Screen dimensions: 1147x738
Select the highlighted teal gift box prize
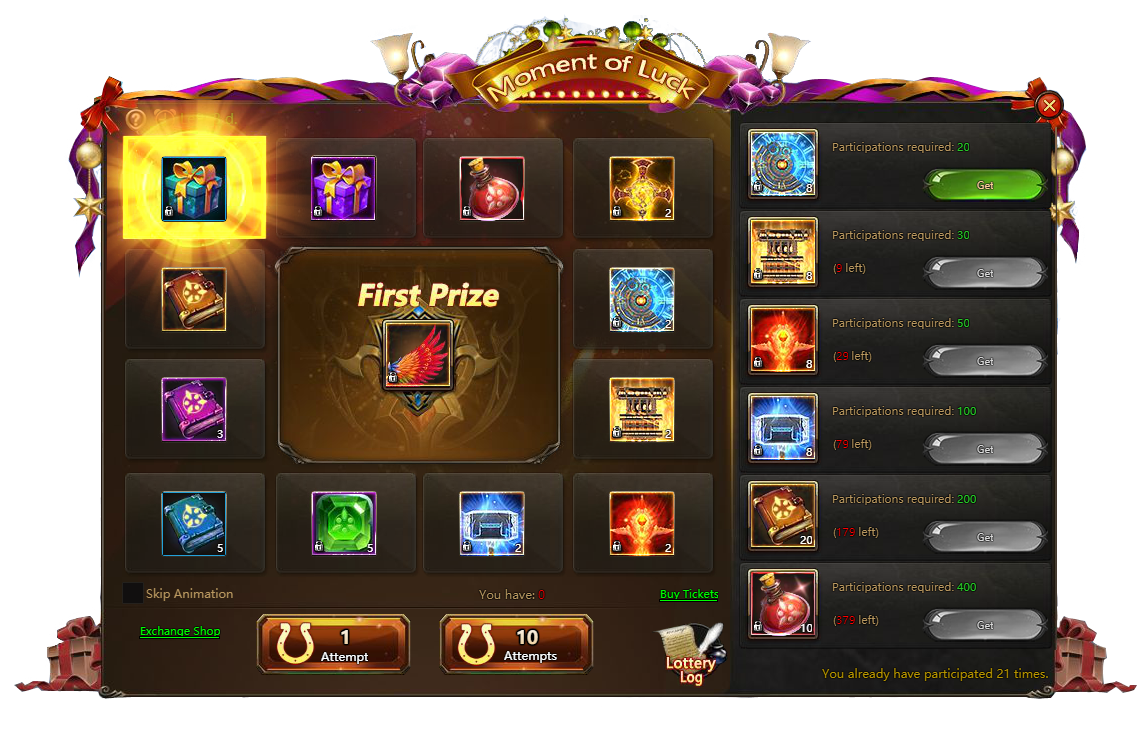pyautogui.click(x=194, y=188)
